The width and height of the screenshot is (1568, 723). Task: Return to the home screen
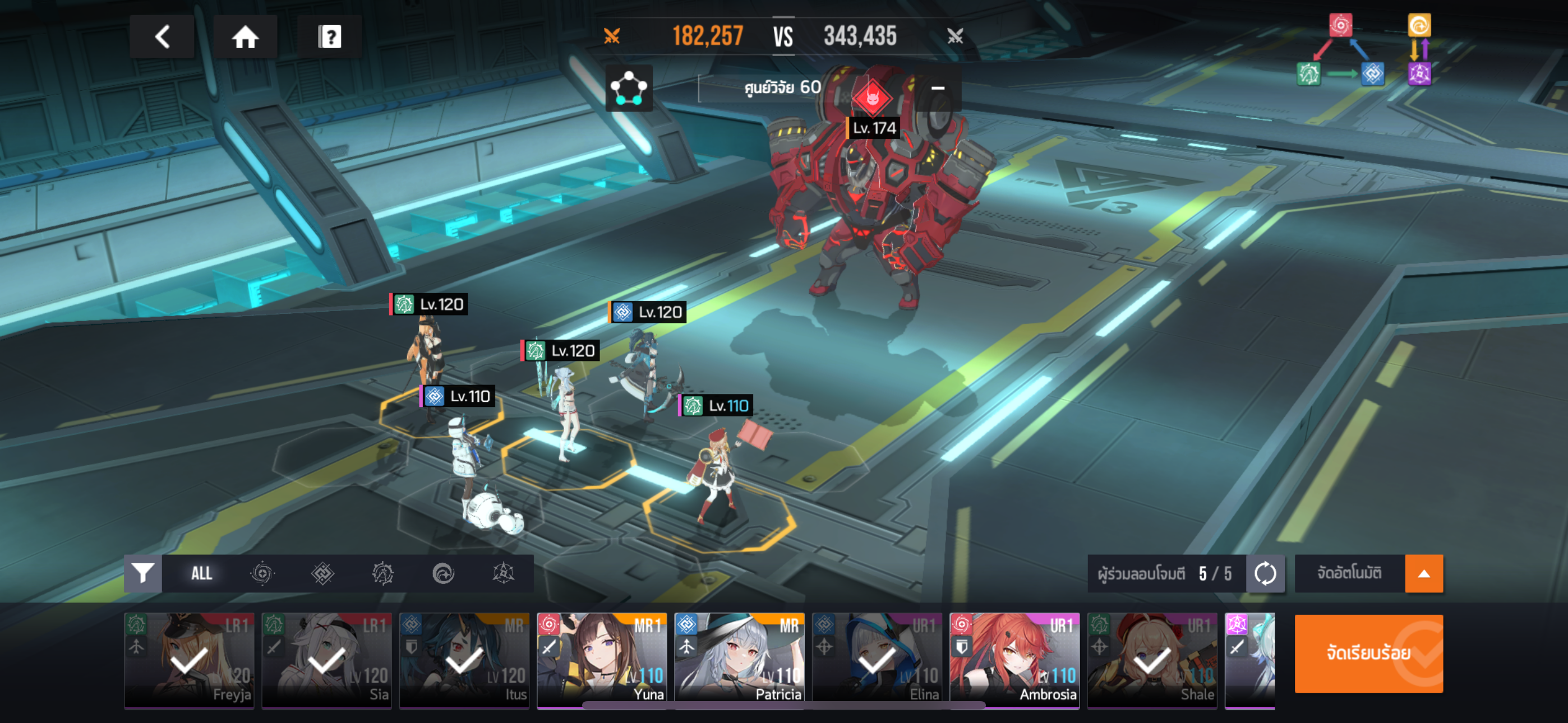point(245,37)
